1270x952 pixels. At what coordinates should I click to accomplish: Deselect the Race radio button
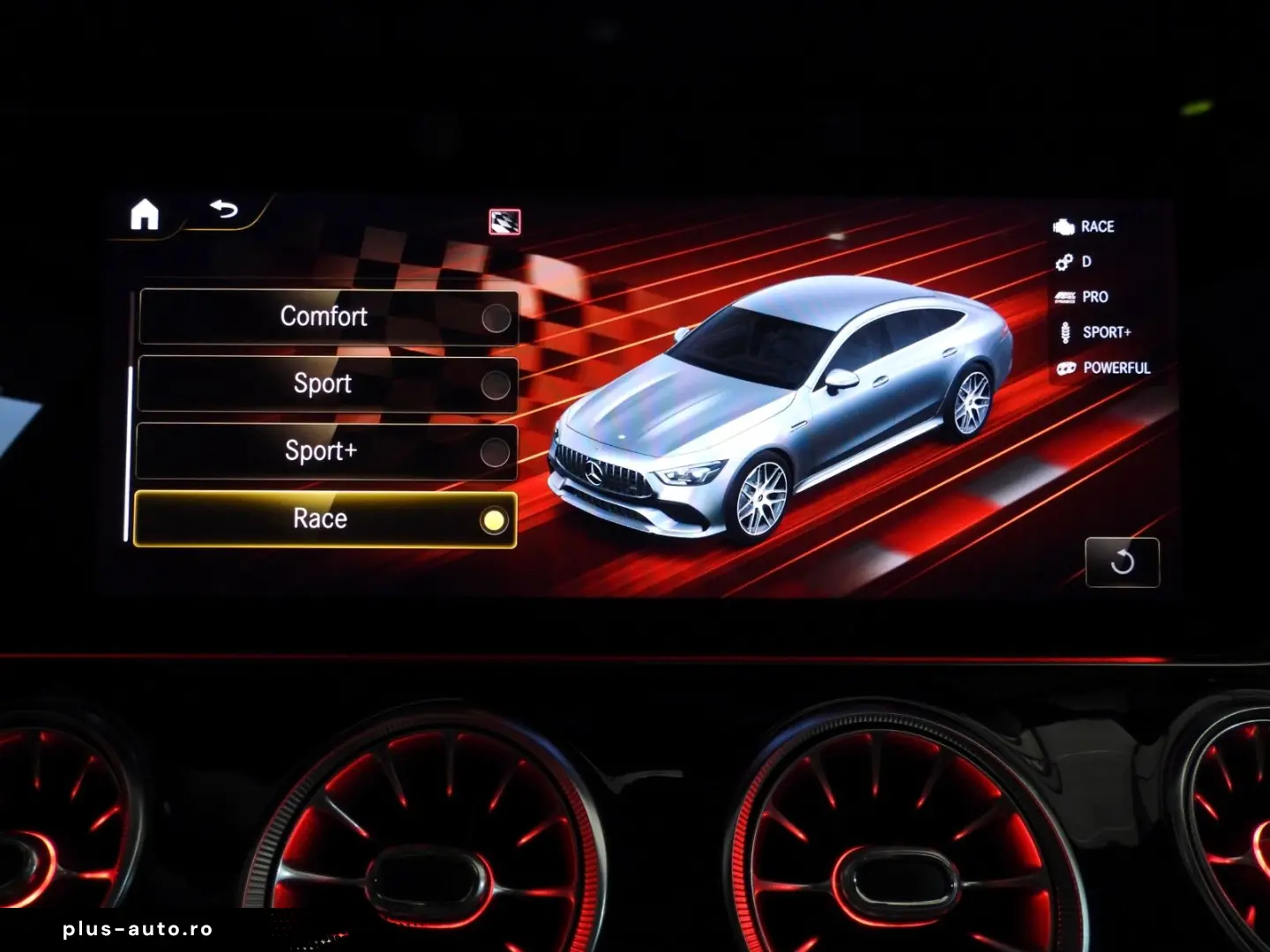click(496, 519)
